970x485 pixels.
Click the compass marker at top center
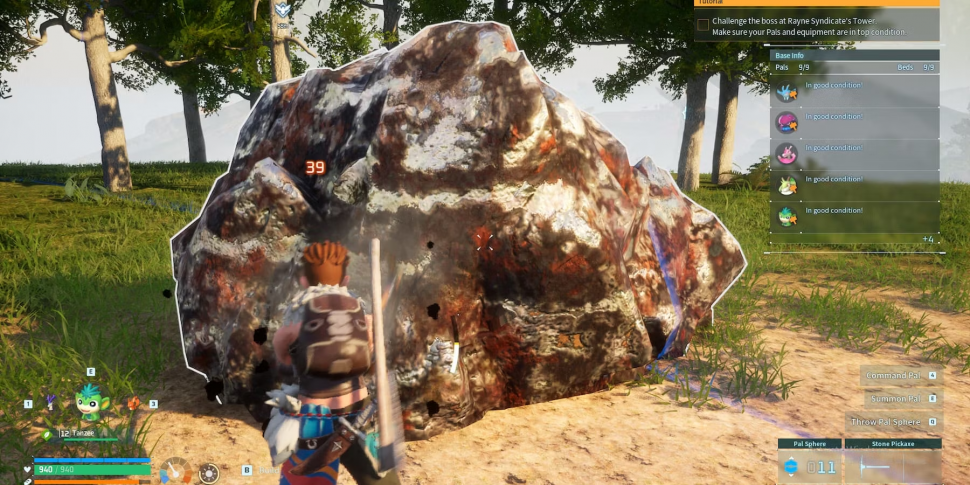pos(283,10)
